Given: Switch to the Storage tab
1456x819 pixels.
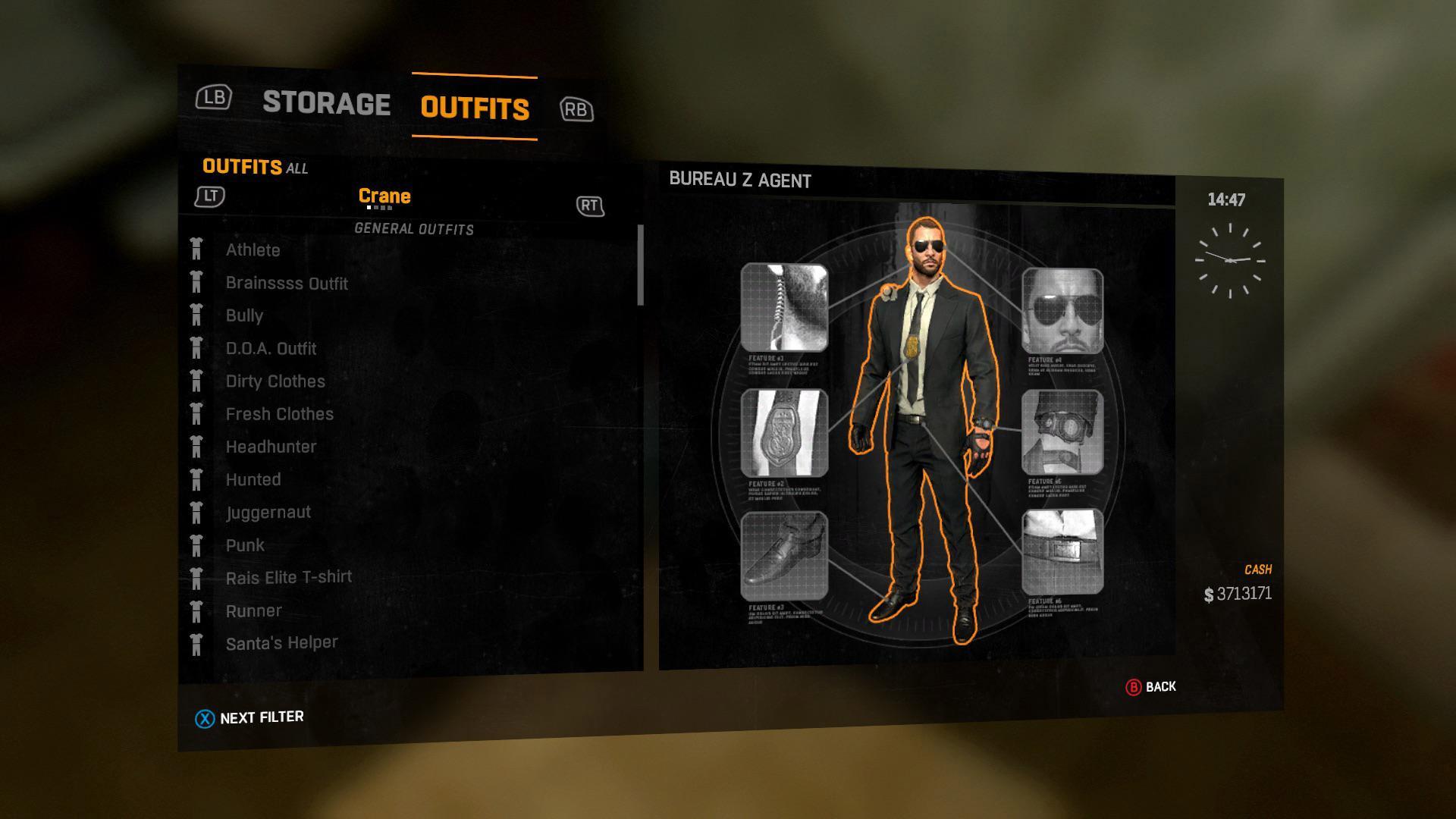Looking at the screenshot, I should click(x=326, y=103).
